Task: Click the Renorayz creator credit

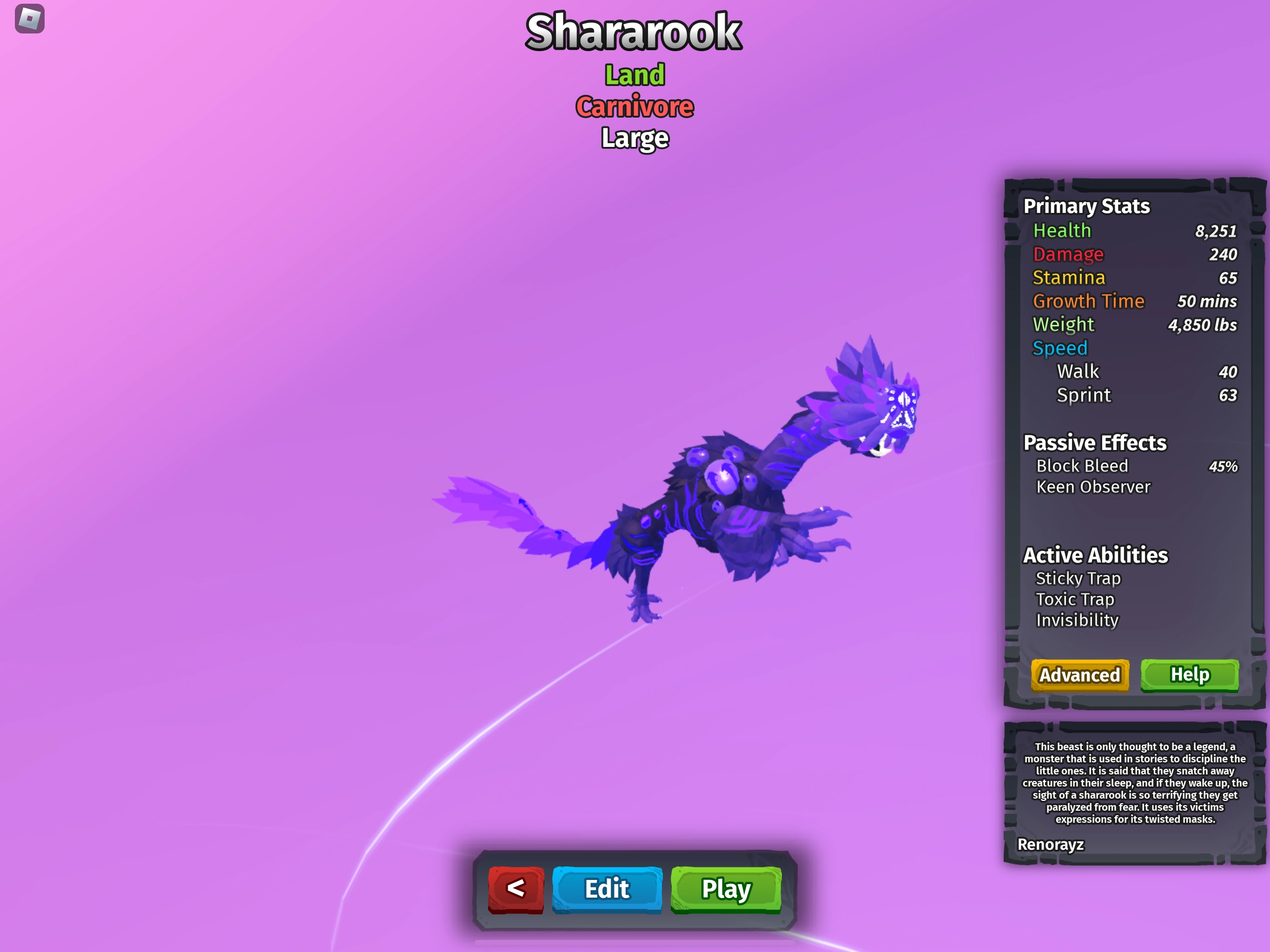Action: click(x=1051, y=845)
